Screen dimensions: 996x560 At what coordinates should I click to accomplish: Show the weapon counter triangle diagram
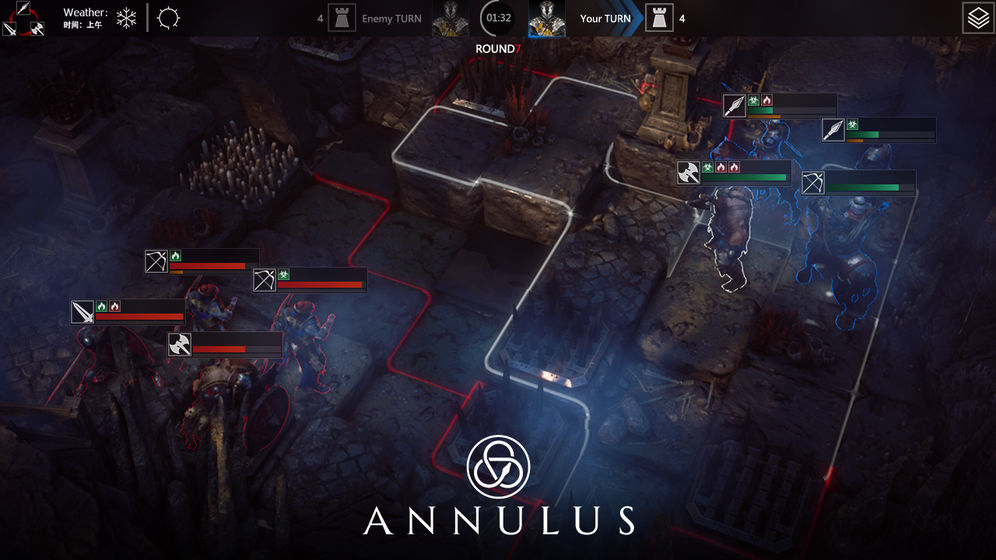(x=22, y=18)
